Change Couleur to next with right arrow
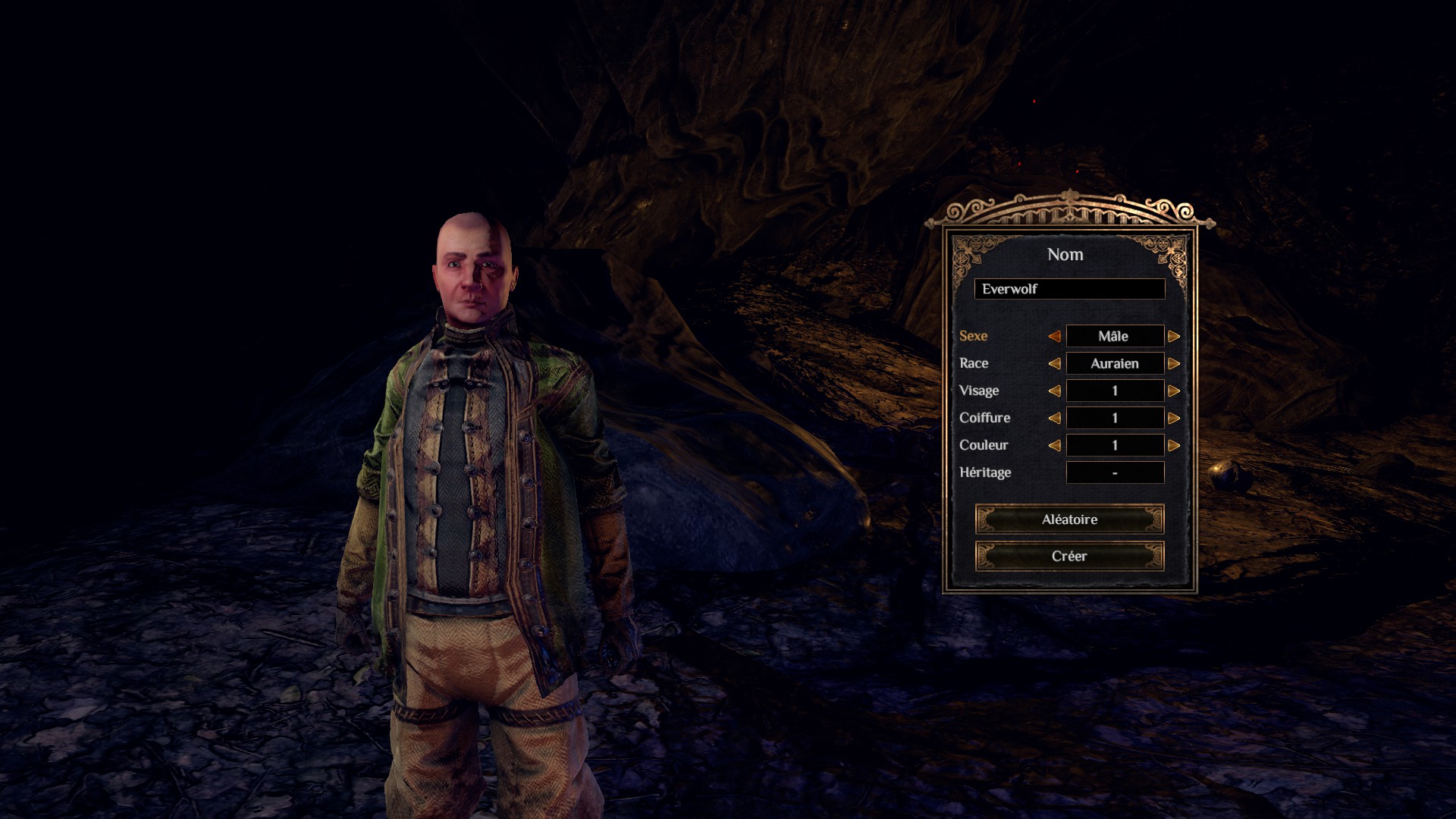This screenshot has height=819, width=1456. [1174, 445]
